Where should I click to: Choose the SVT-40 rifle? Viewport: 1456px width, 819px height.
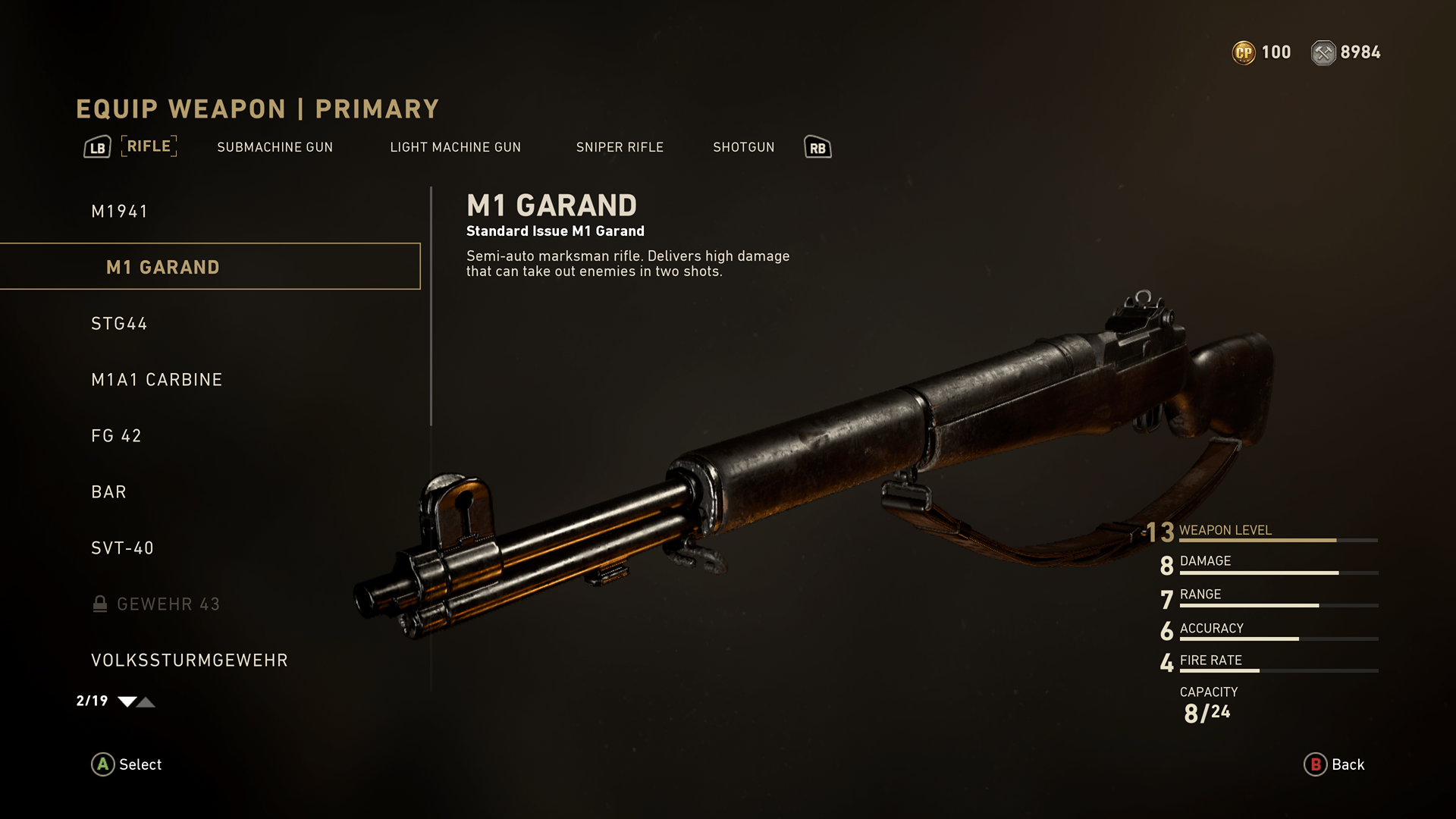122,548
